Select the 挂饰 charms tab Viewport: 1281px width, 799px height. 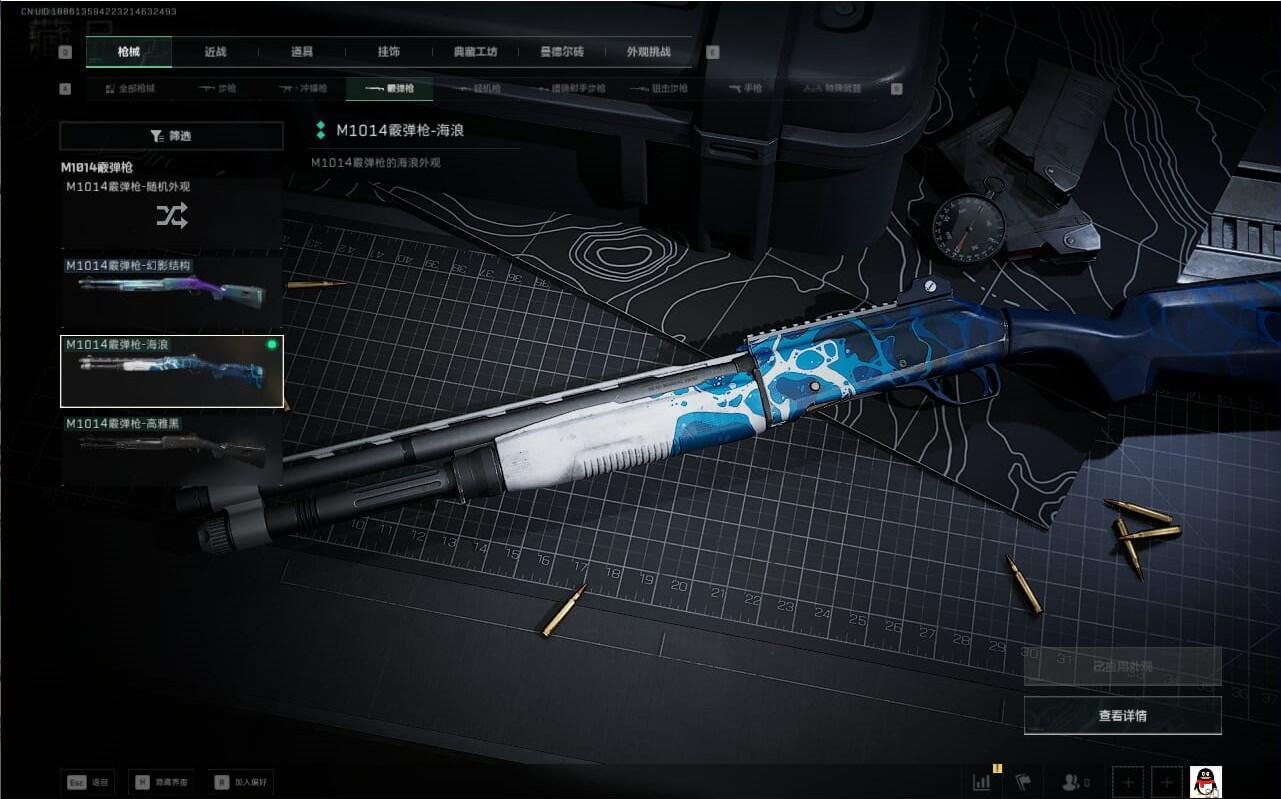tap(388, 52)
